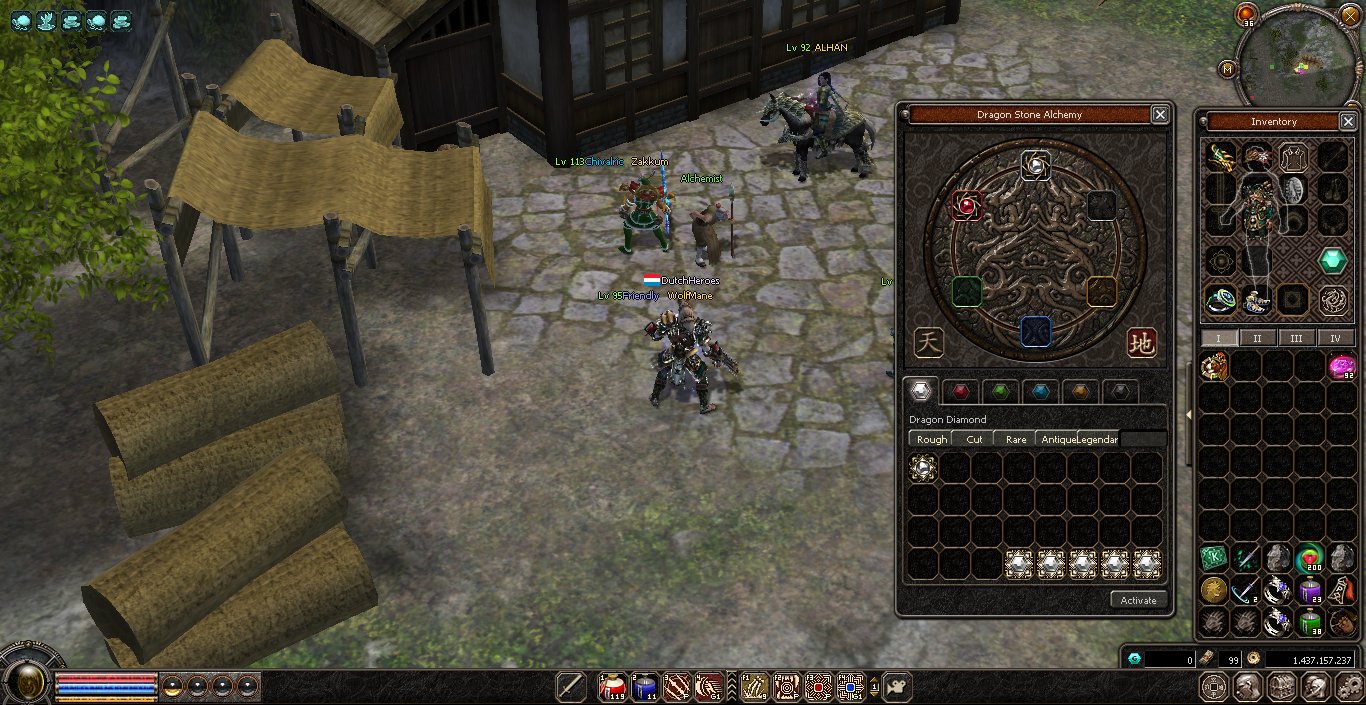This screenshot has height=705, width=1366.
Task: Open the red ruby stone tab
Action: [x=961, y=391]
